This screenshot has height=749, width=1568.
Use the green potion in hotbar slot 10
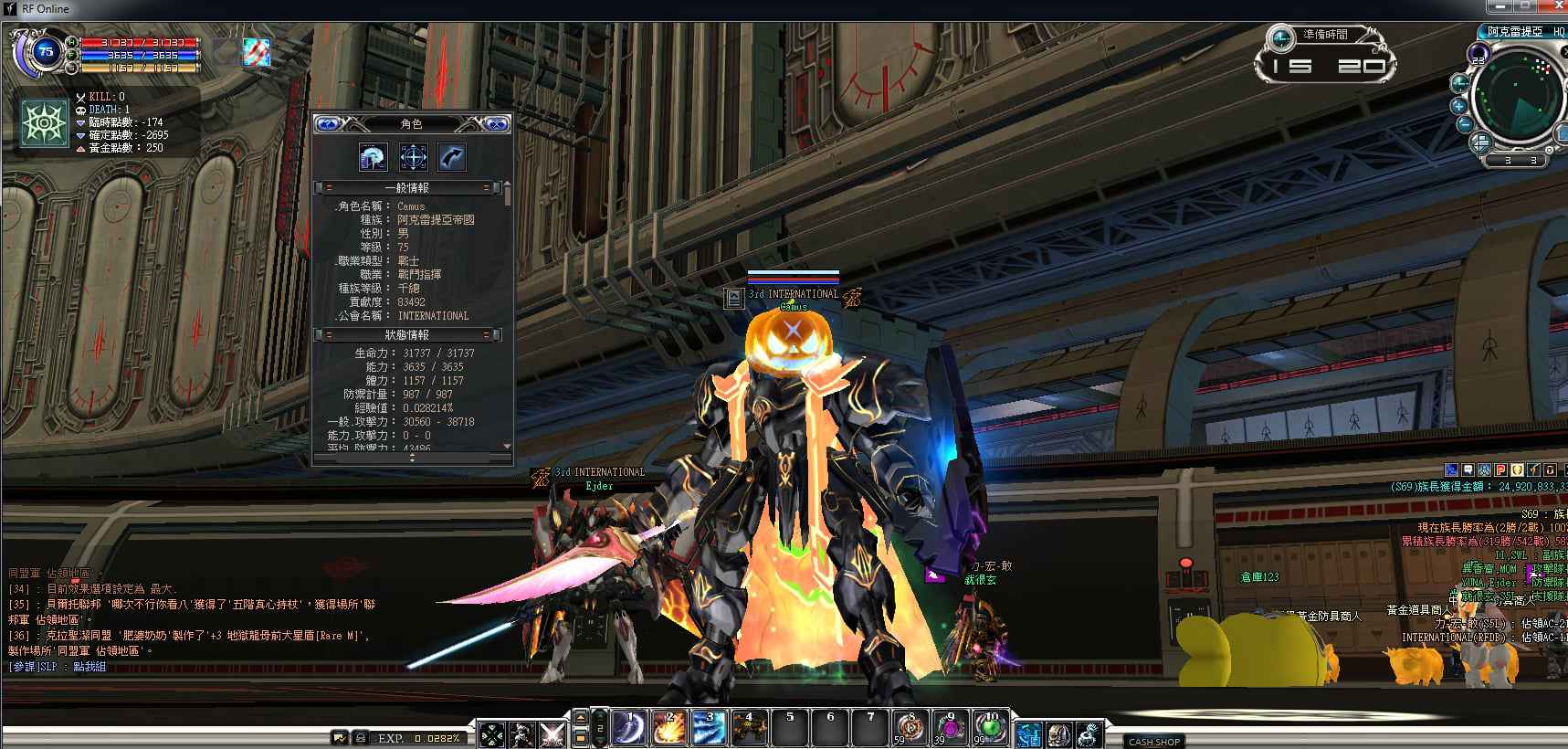click(x=991, y=728)
